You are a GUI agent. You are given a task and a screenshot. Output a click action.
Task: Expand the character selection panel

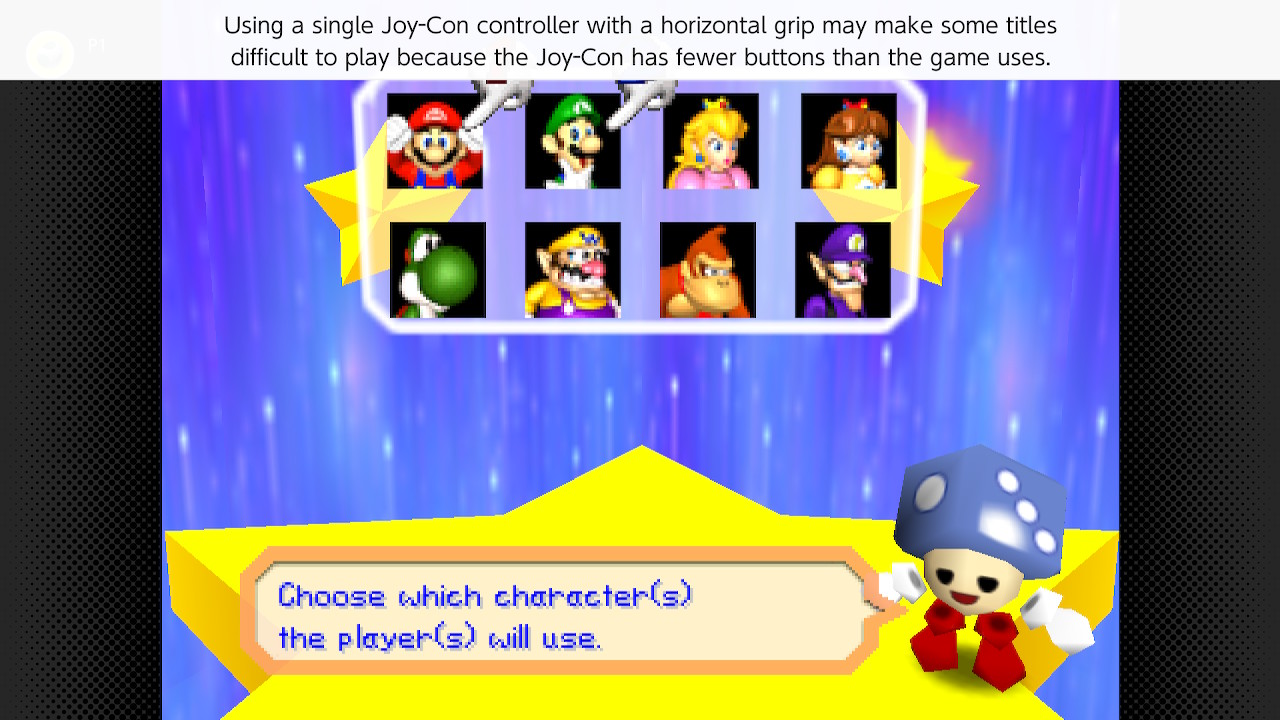point(640,205)
